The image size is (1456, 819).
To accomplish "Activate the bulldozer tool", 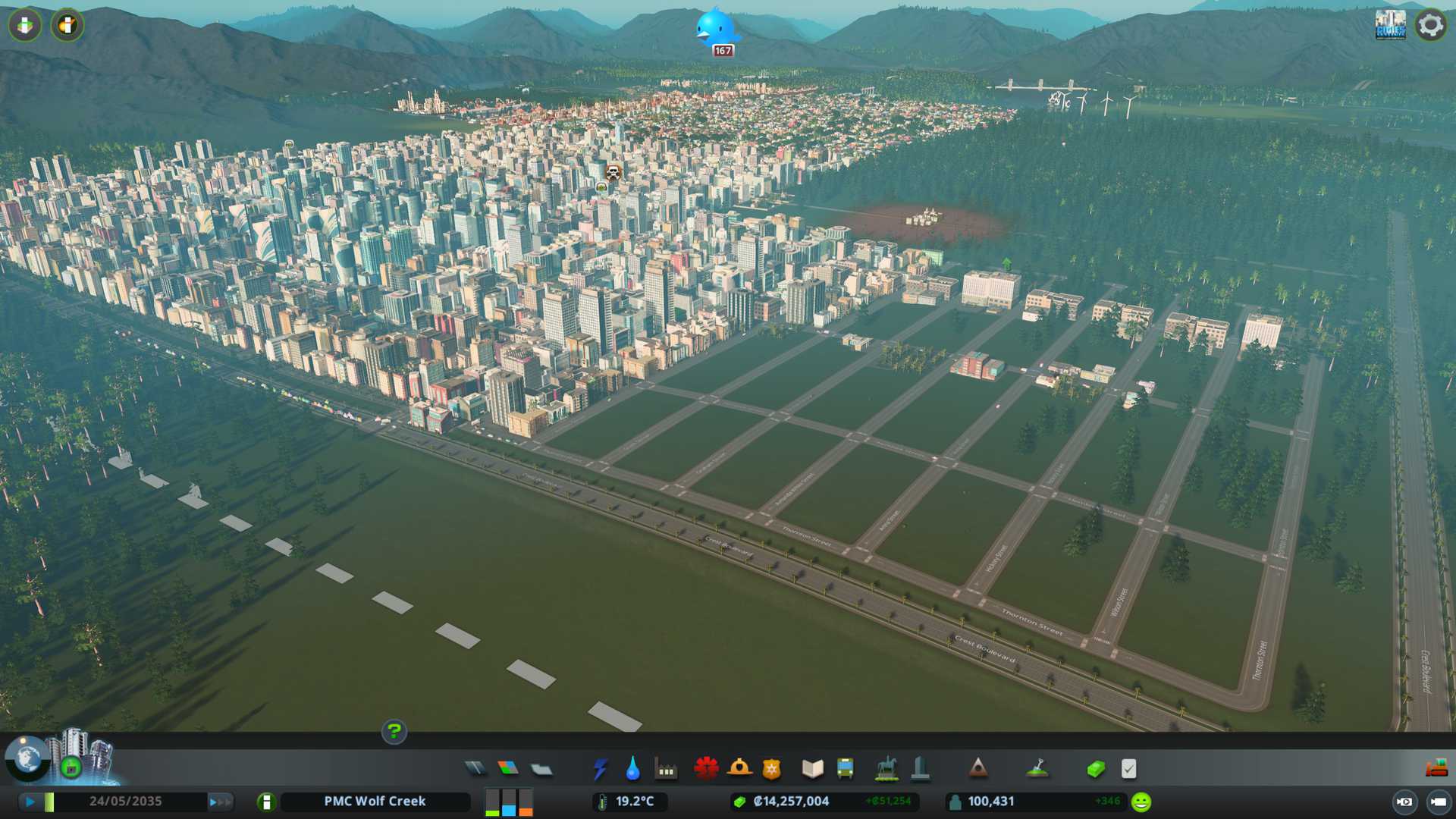I will point(1436,769).
